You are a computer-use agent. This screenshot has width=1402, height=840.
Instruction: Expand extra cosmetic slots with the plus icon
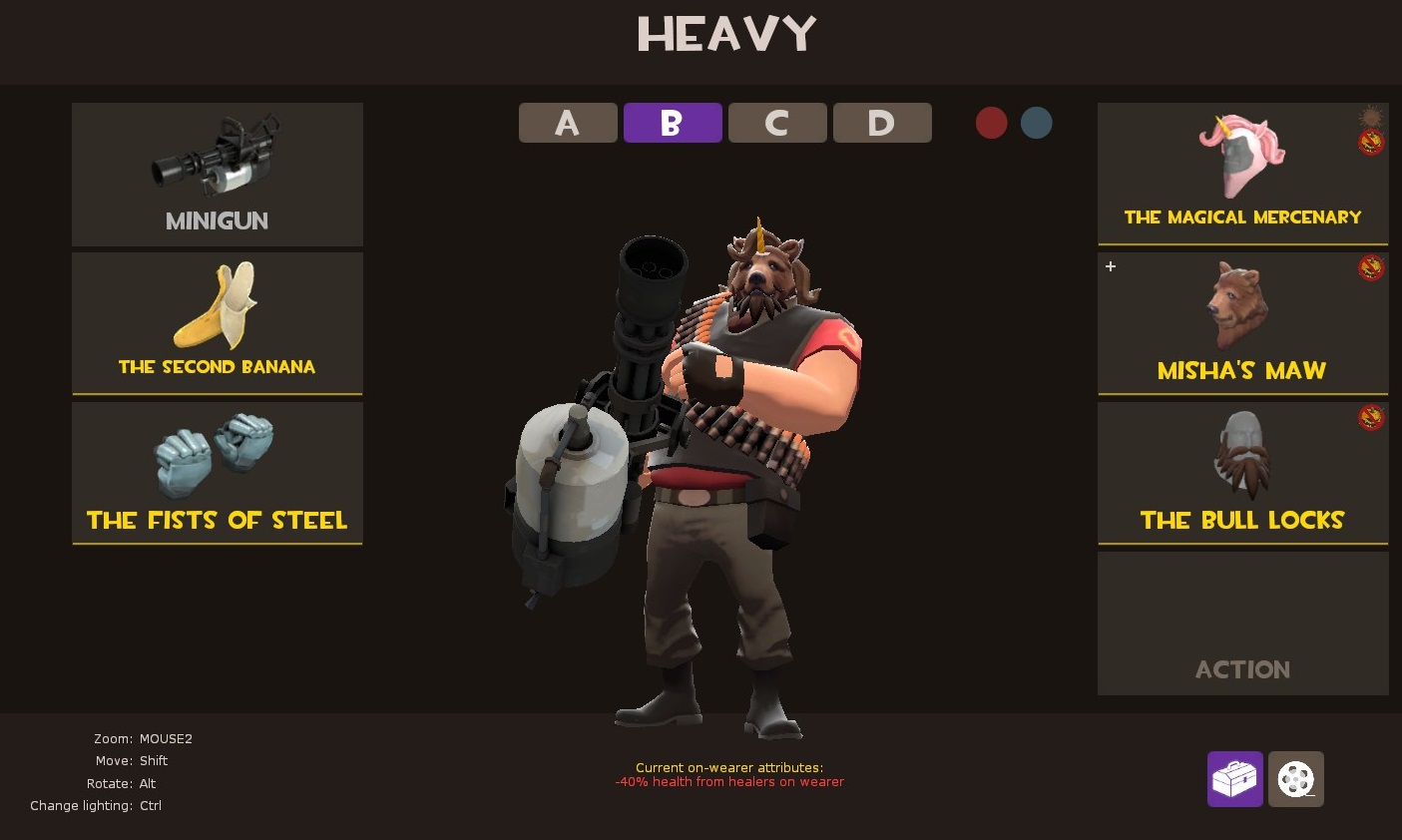(1110, 266)
